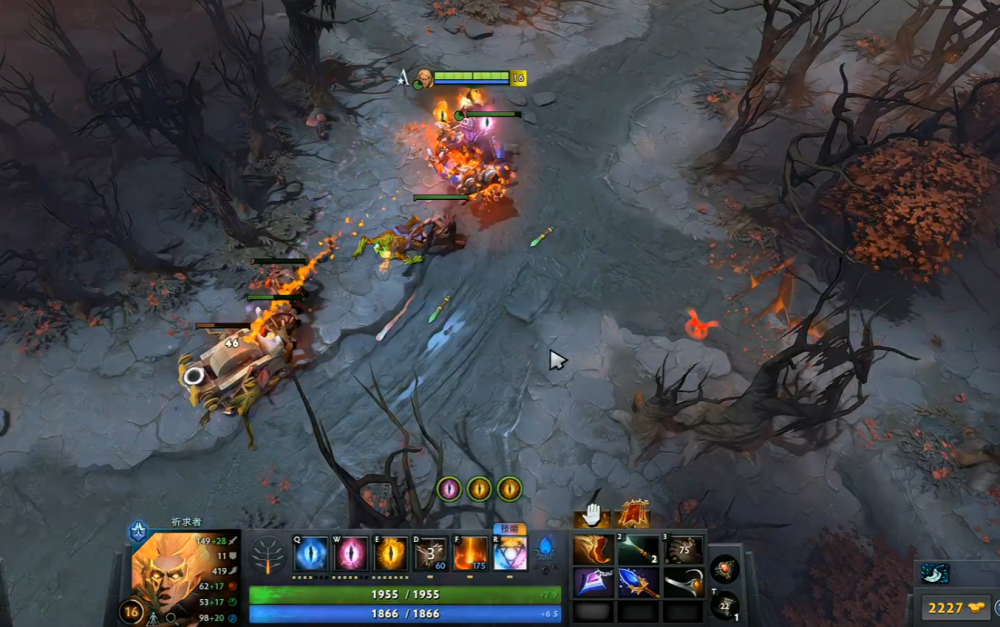The width and height of the screenshot is (1000, 627).
Task: Select the first inventory item slot
Action: click(593, 550)
